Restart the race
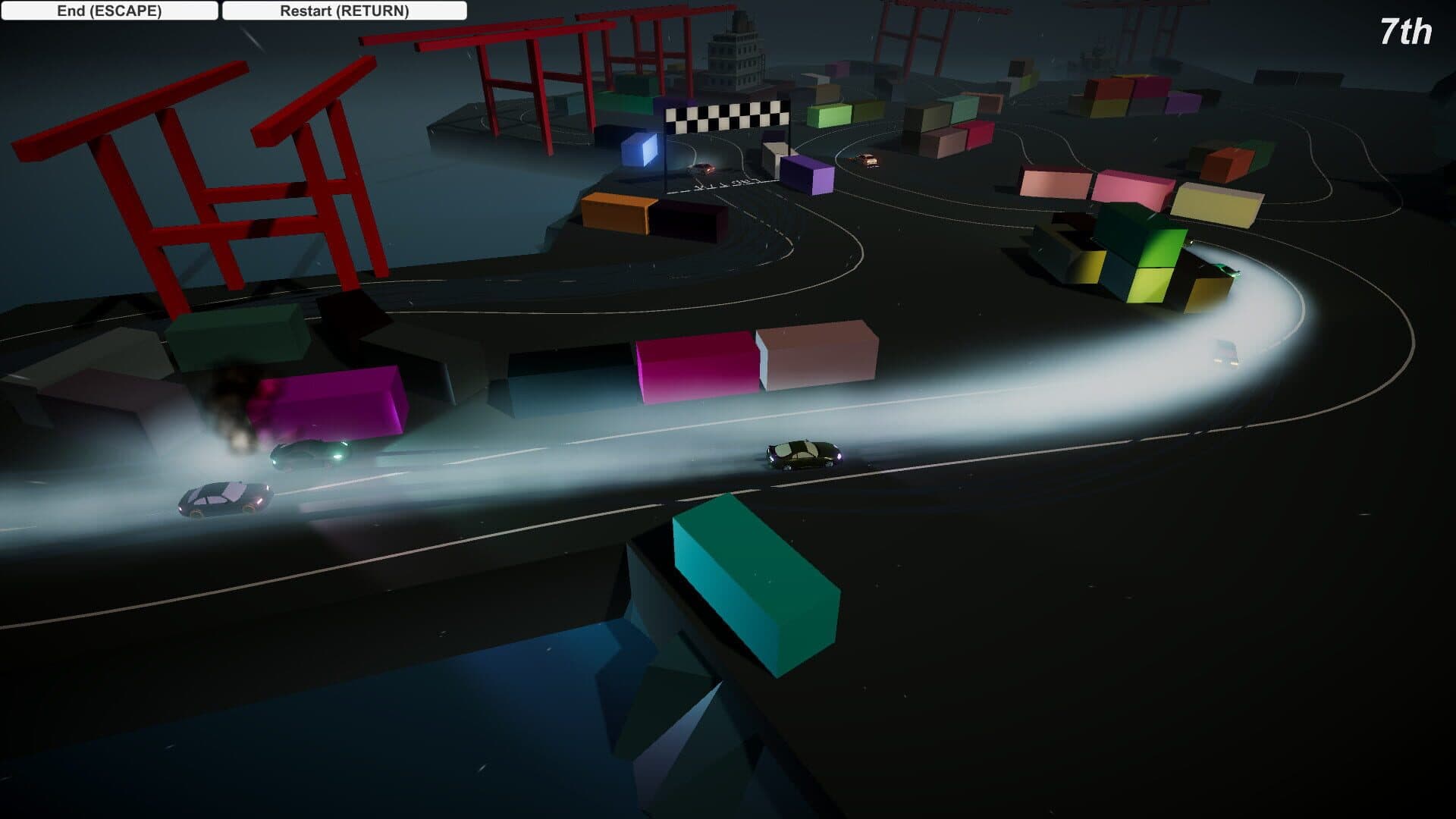This screenshot has height=819, width=1456. point(344,11)
